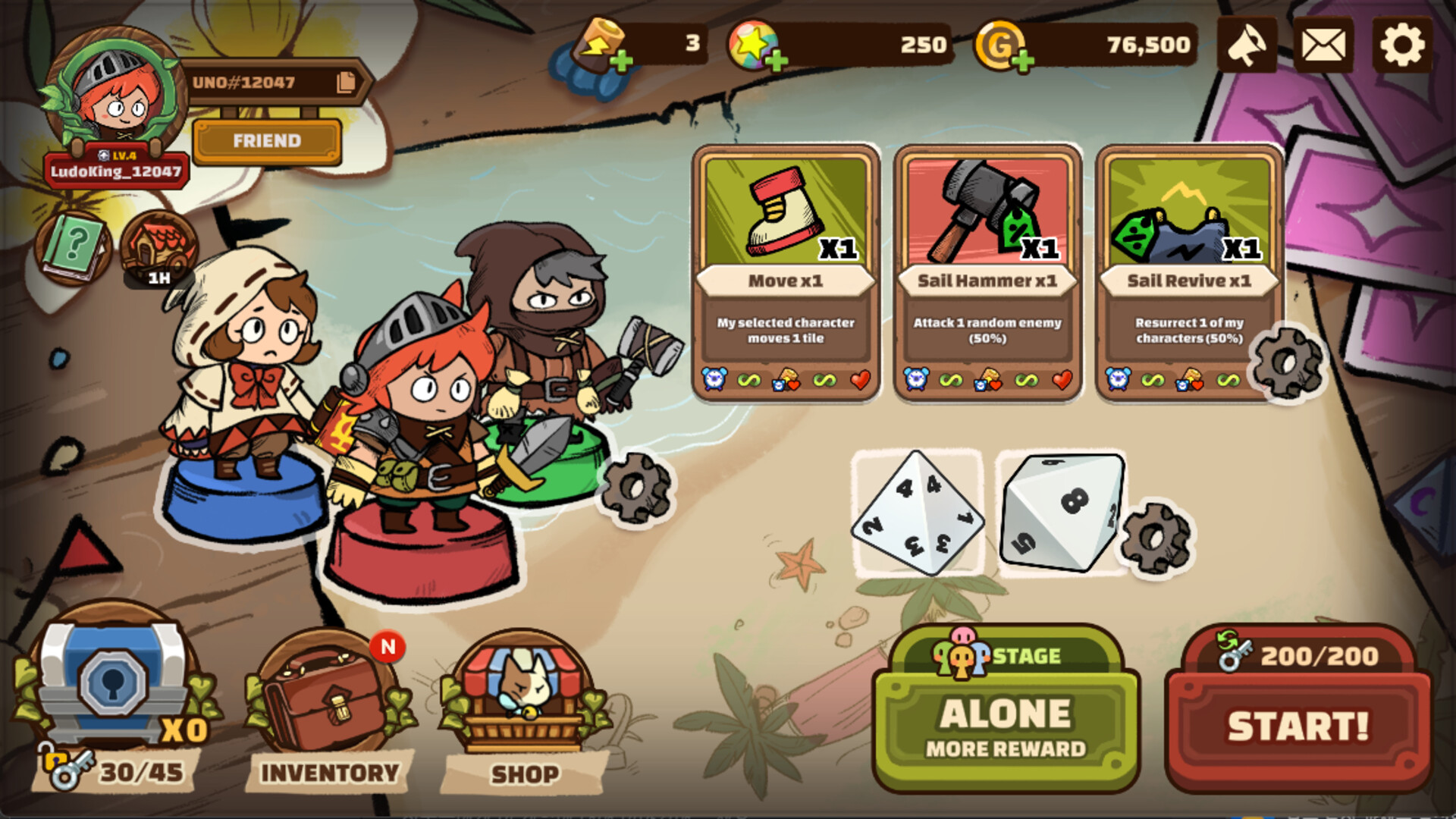1456x819 pixels.
Task: Open the FRIEND tab
Action: [267, 140]
